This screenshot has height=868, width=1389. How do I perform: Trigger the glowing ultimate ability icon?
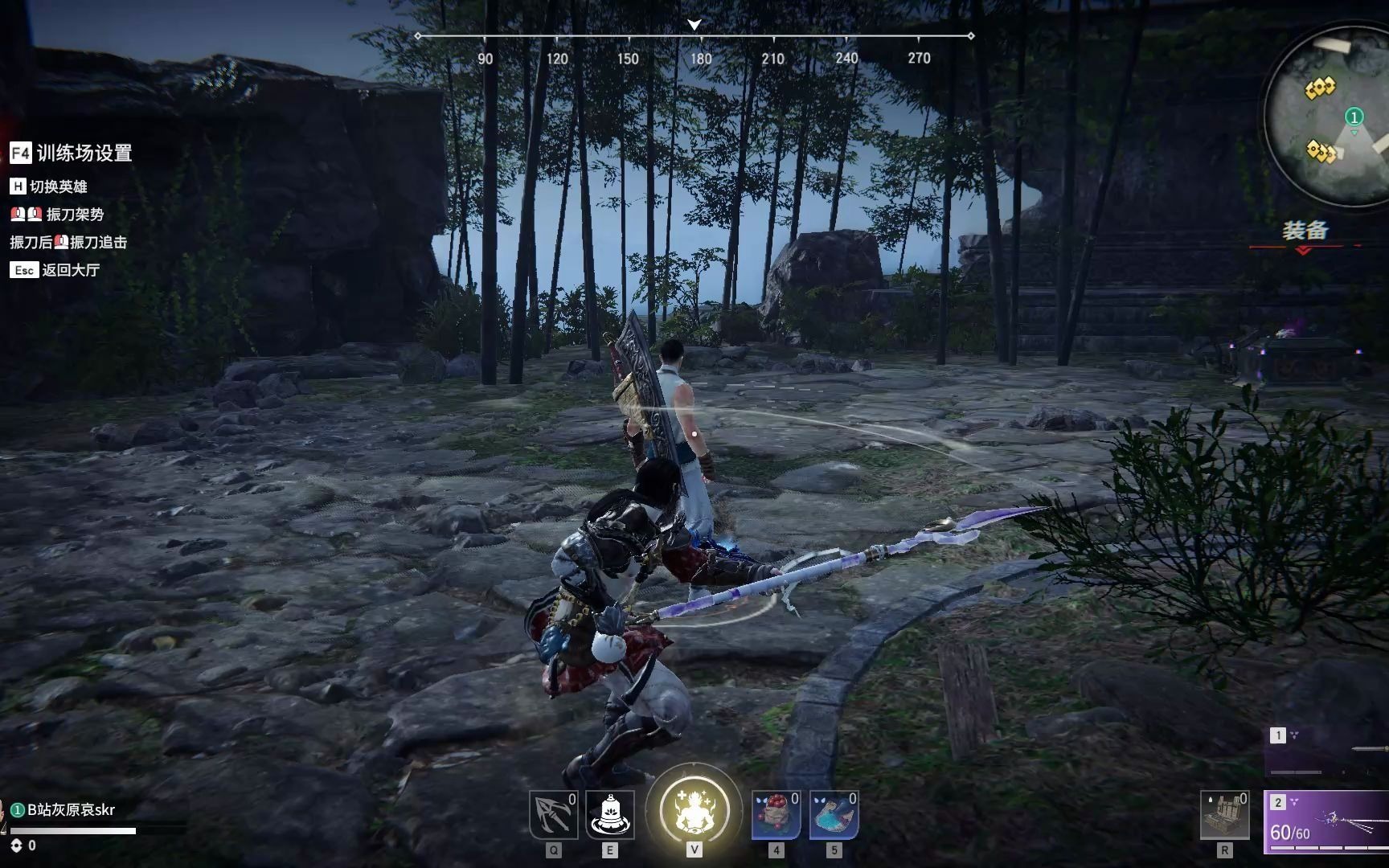pos(694,810)
